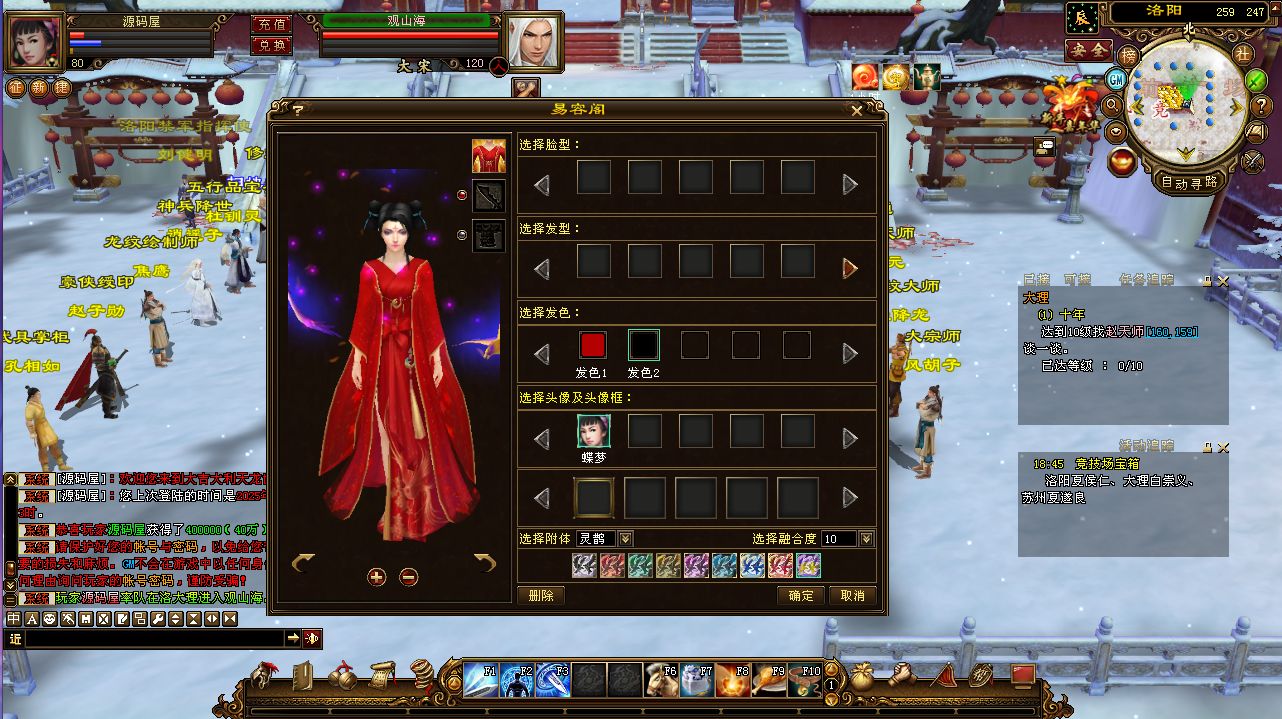
Task: Select the red hair color swatch 发色1
Action: (593, 345)
